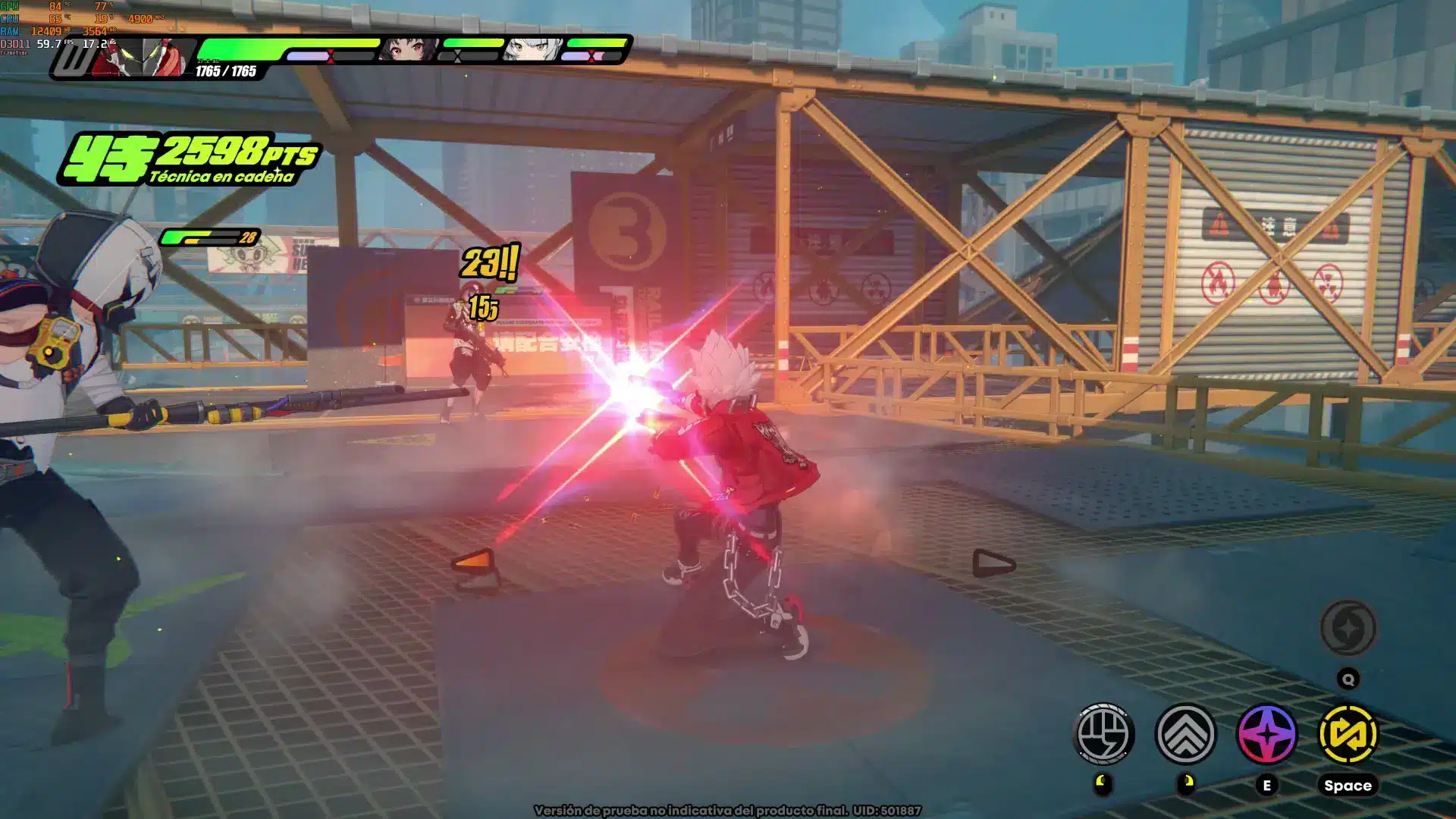This screenshot has height=819, width=1456.
Task: Tap the yellow switch character button
Action: tap(1348, 734)
